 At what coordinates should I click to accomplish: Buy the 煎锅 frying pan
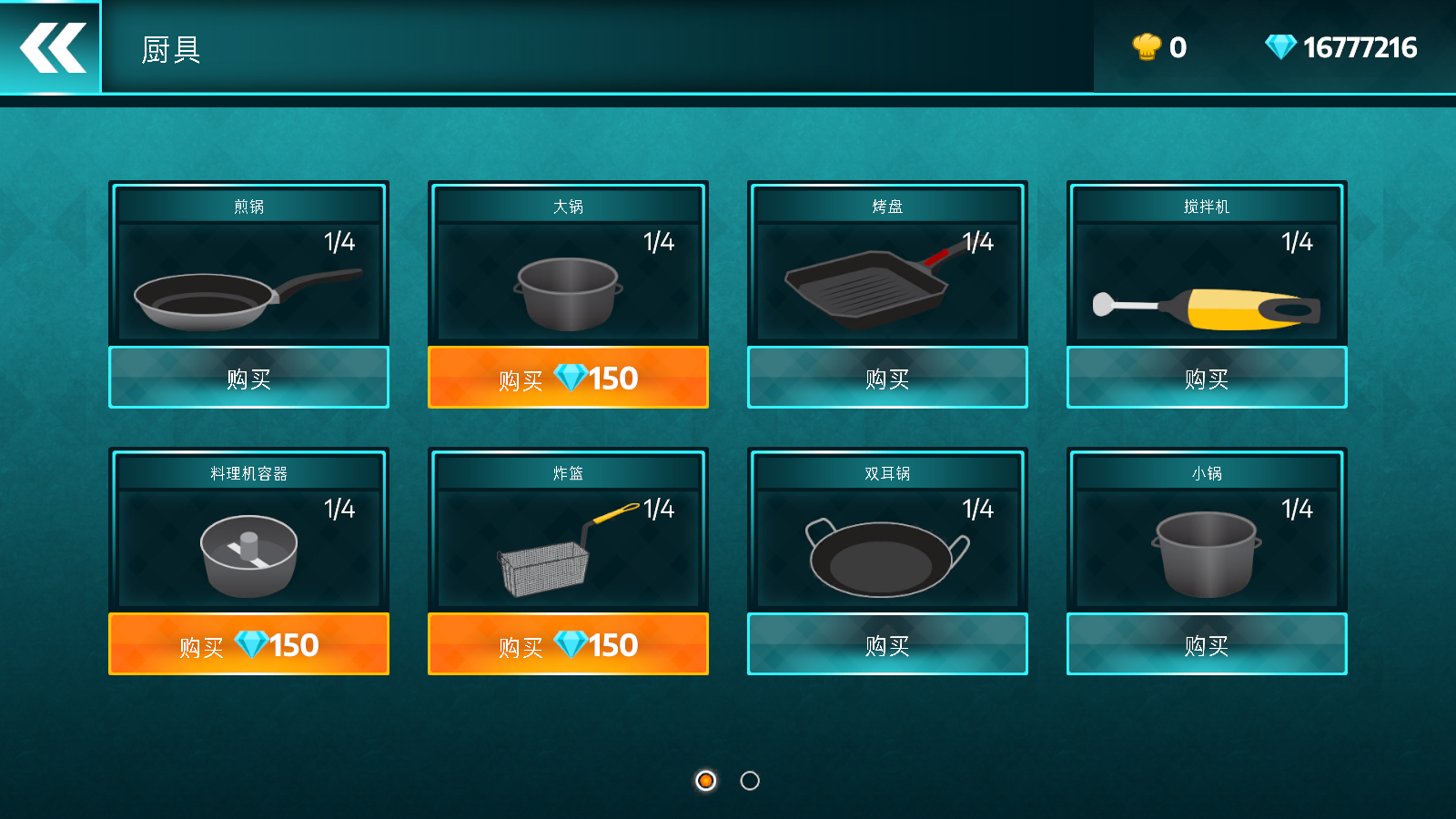click(248, 378)
